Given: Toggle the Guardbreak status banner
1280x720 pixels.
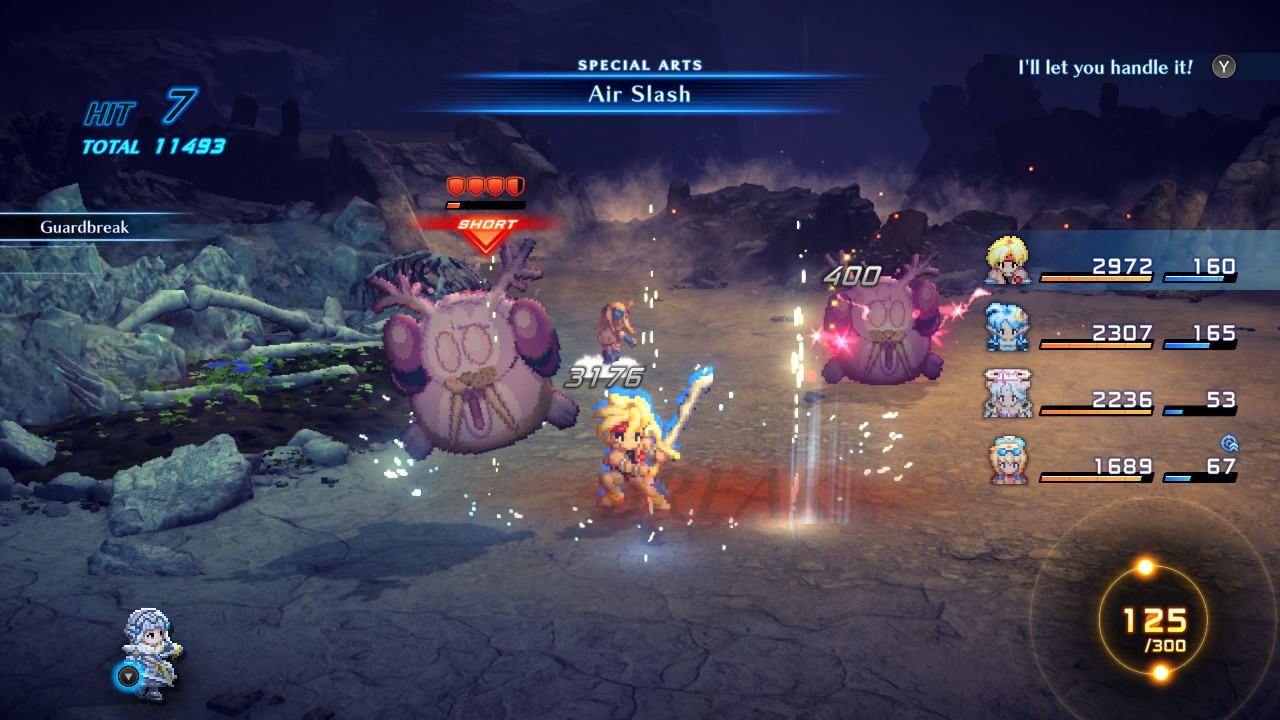Looking at the screenshot, I should (82, 228).
